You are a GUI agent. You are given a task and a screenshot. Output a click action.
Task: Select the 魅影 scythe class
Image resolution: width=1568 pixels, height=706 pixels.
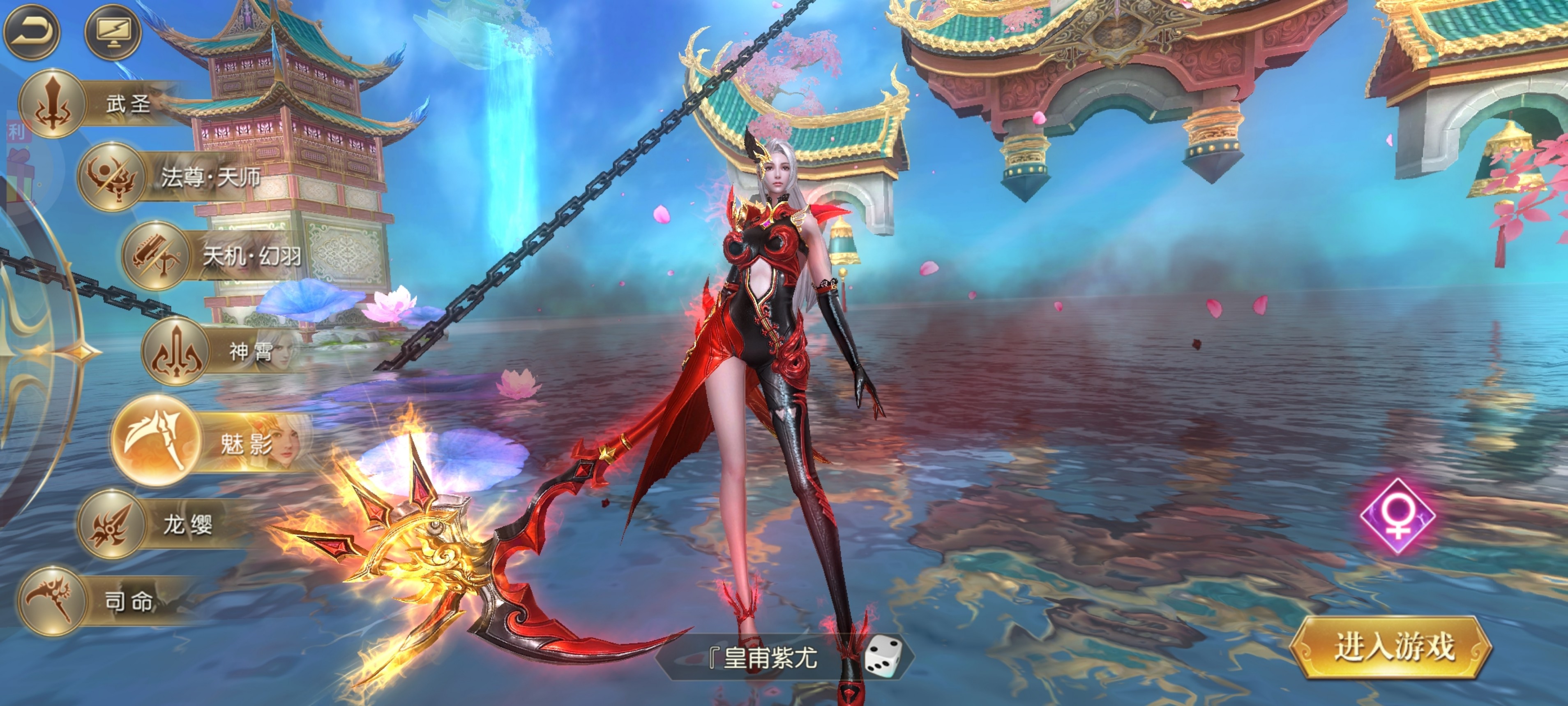[x=157, y=440]
